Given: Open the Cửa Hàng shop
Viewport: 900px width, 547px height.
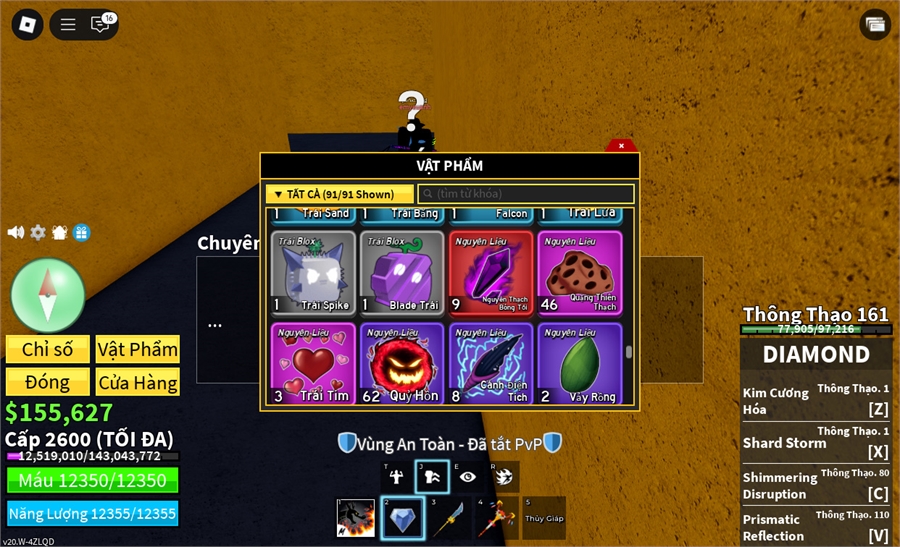Looking at the screenshot, I should coord(138,382).
